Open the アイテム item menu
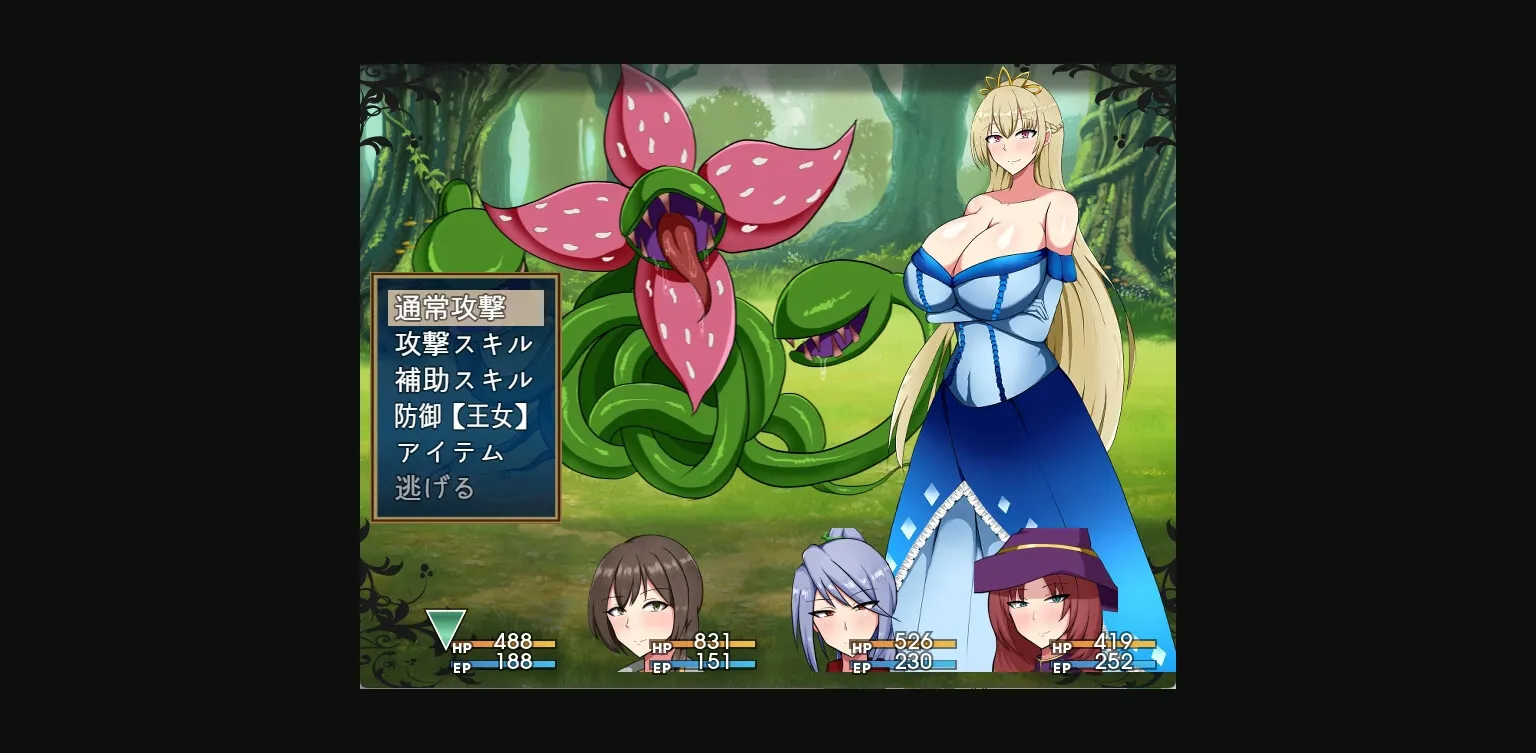This screenshot has height=753, width=1536. tap(450, 452)
